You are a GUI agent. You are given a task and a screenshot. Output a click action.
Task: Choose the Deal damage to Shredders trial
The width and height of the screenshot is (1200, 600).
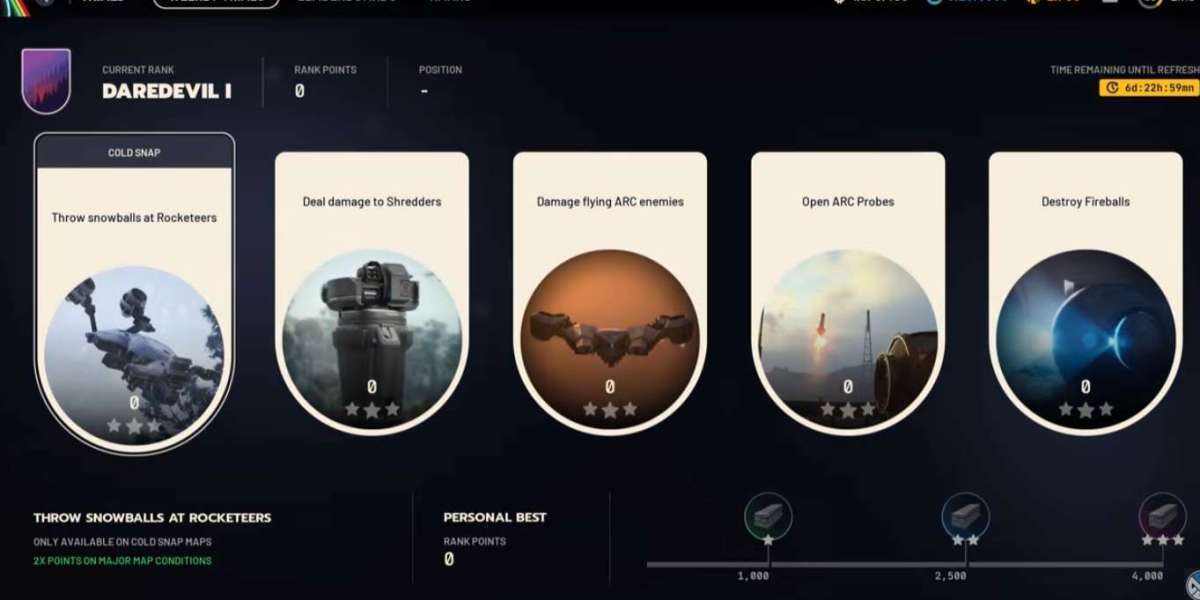coord(372,292)
